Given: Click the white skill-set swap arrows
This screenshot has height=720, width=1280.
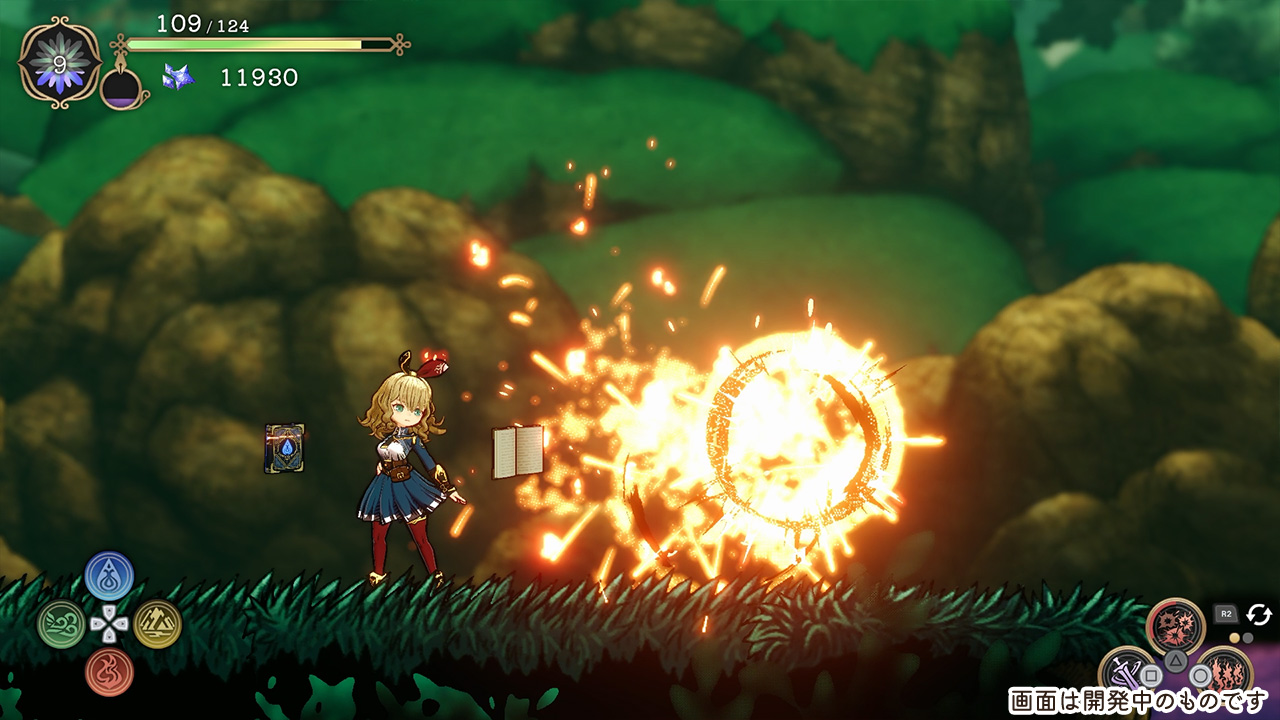Looking at the screenshot, I should (x=1258, y=614).
